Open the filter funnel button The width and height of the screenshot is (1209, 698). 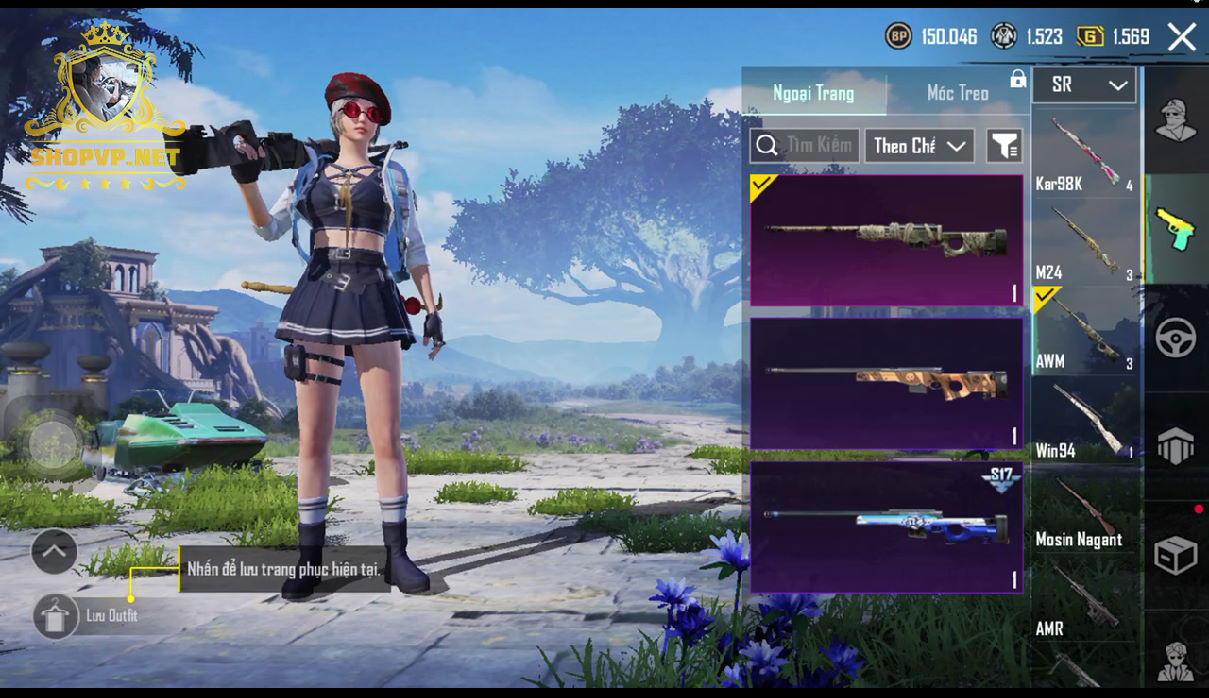[1003, 146]
